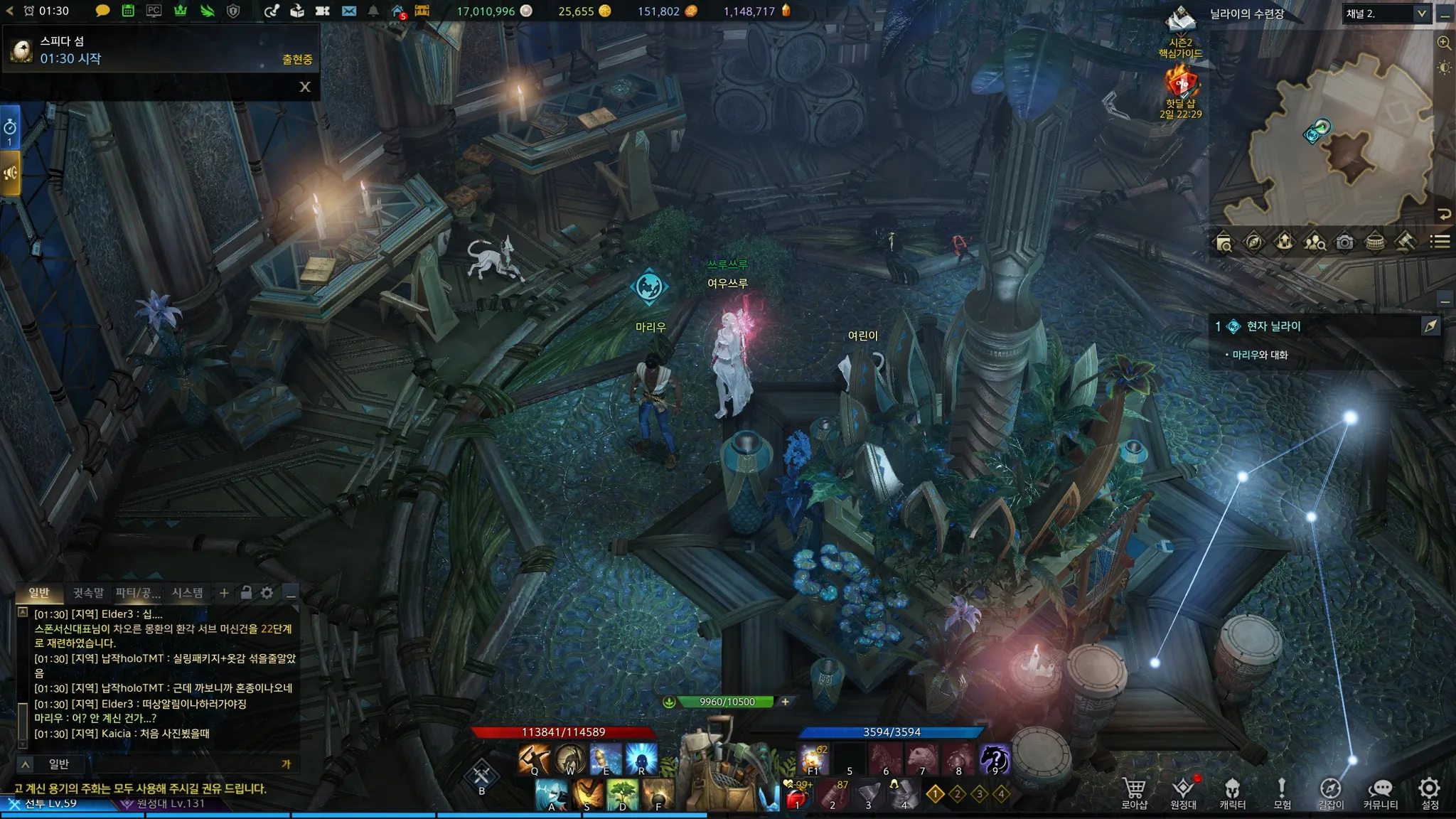Open the channel selection dropdown
This screenshot has width=1456, height=819.
[x=1386, y=14]
